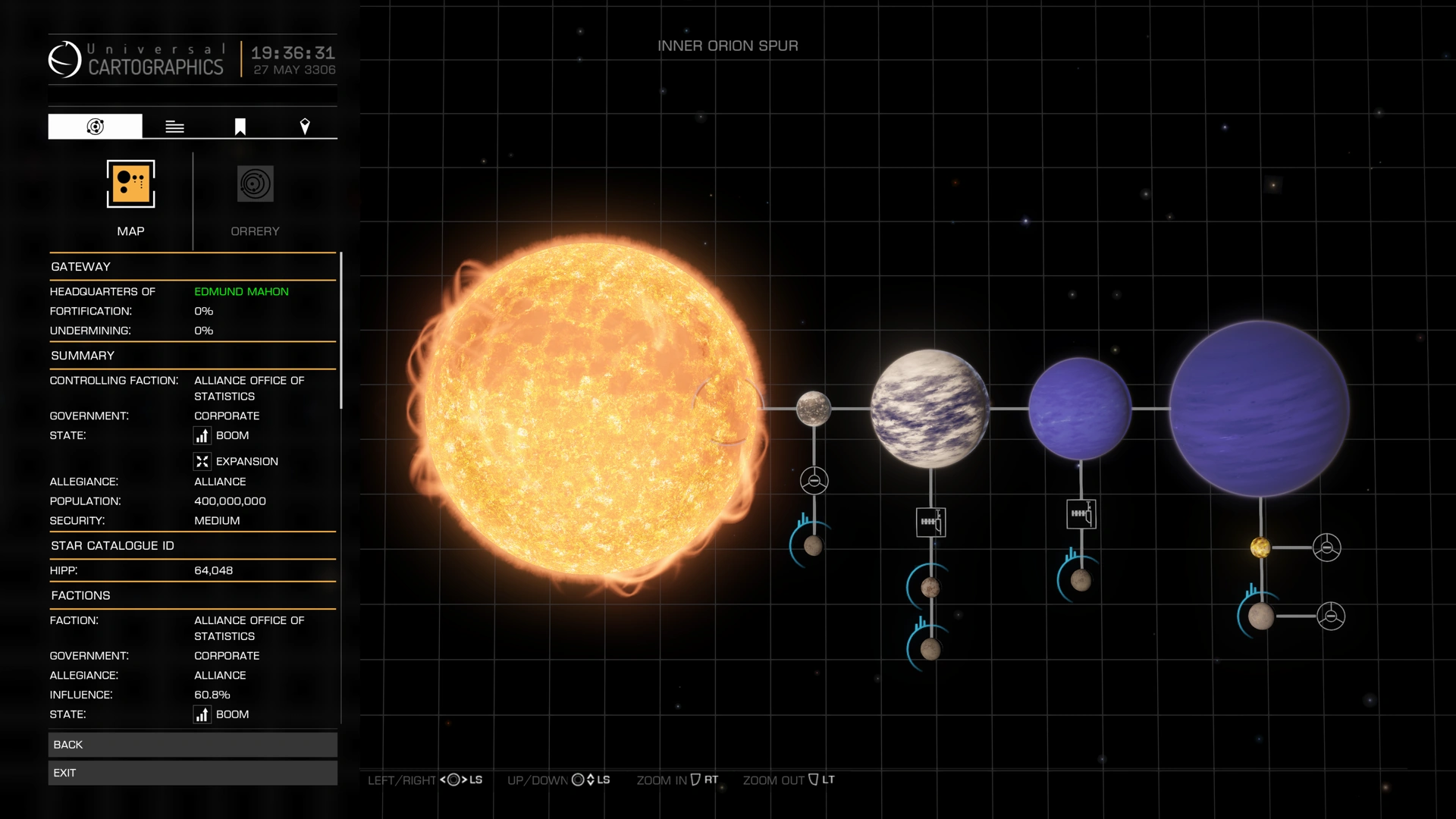Expand the FACTIONS section header
The image size is (1456, 819).
[x=81, y=595]
